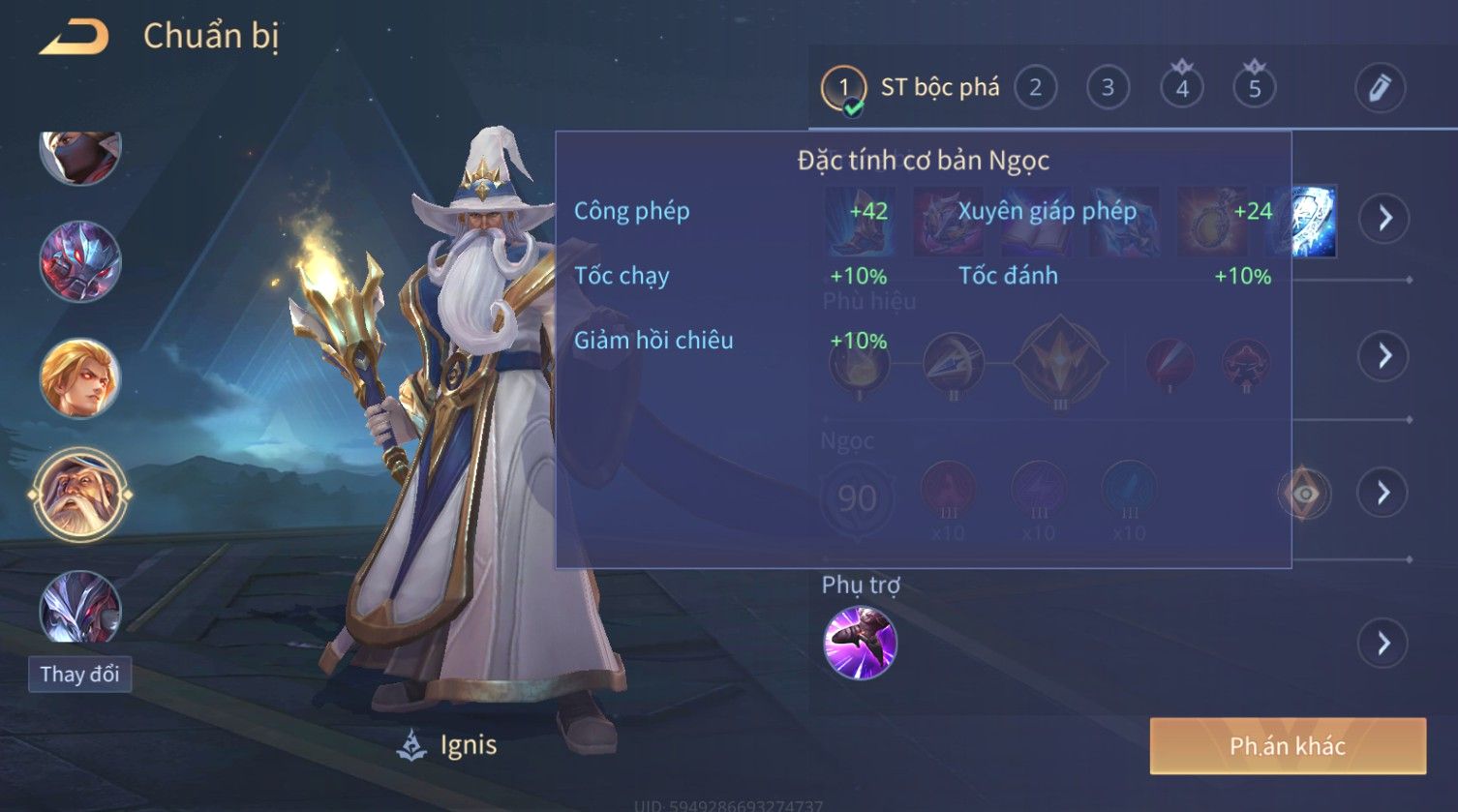Image resolution: width=1458 pixels, height=812 pixels.
Task: Choose build preset 5
Action: pyautogui.click(x=1254, y=88)
